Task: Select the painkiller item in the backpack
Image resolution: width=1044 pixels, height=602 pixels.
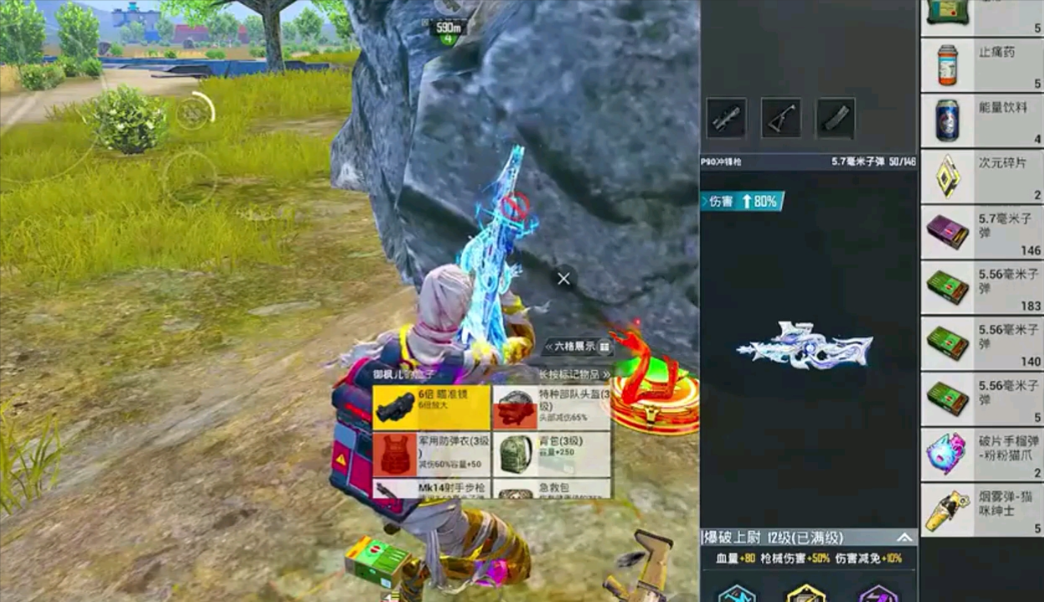Action: click(x=981, y=66)
